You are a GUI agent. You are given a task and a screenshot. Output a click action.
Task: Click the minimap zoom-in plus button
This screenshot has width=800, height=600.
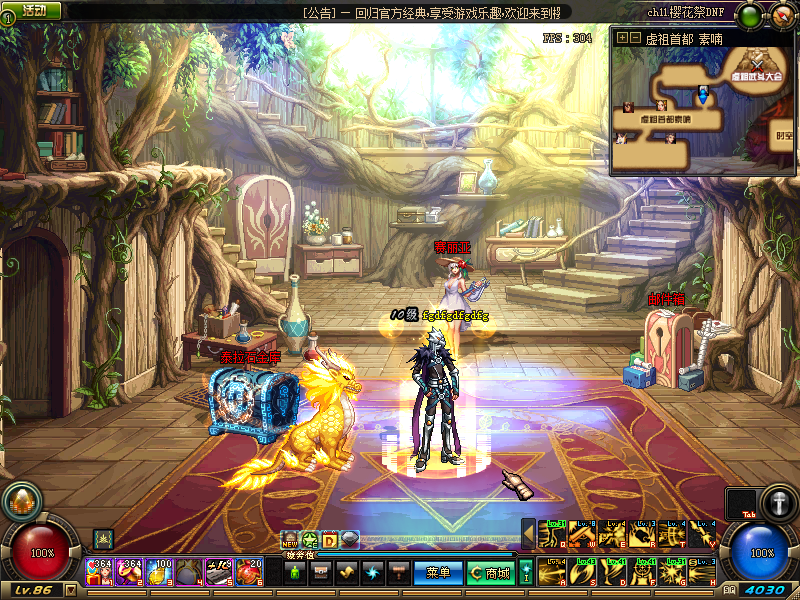(x=622, y=38)
